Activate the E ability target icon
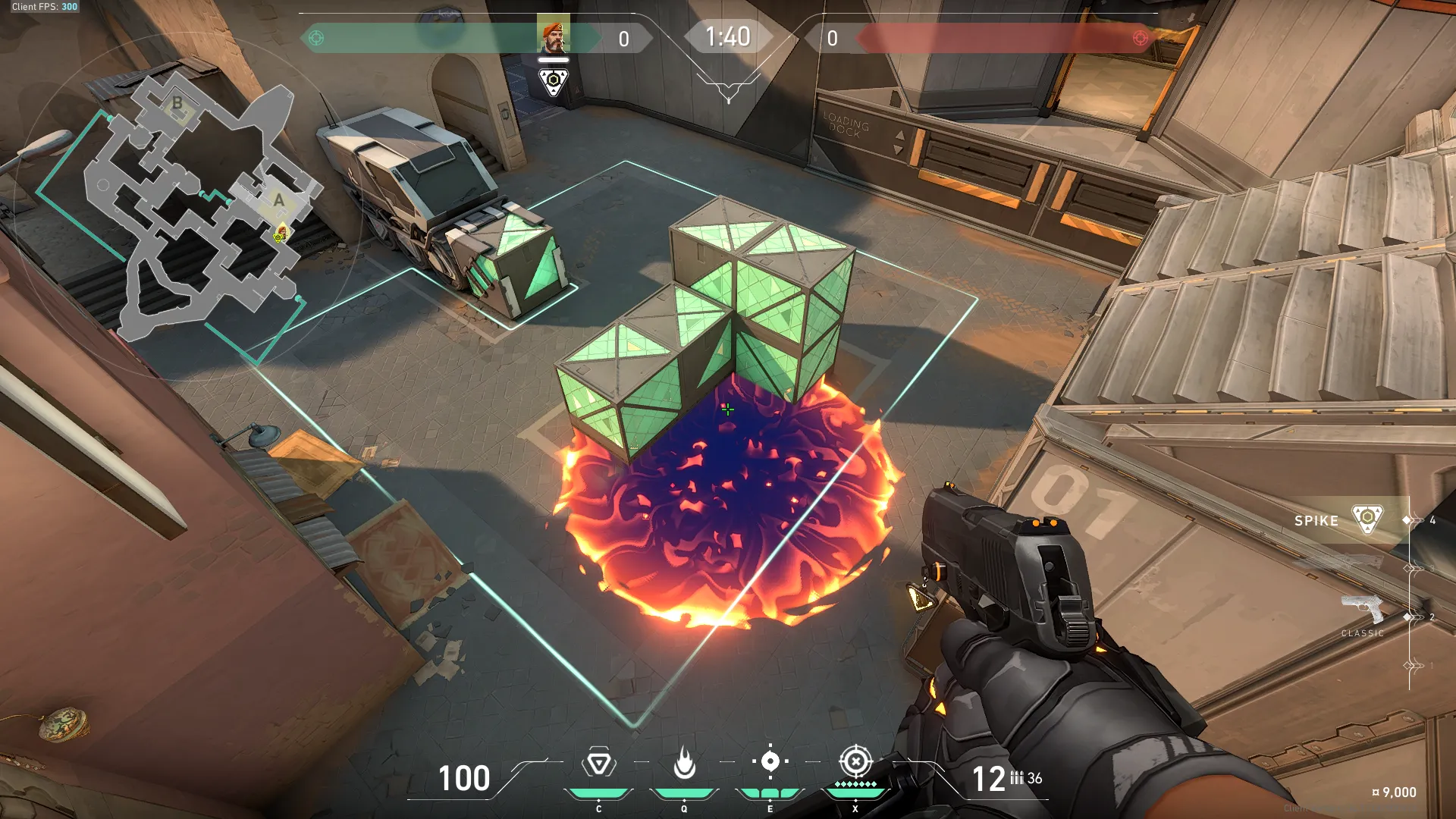 coord(770,761)
